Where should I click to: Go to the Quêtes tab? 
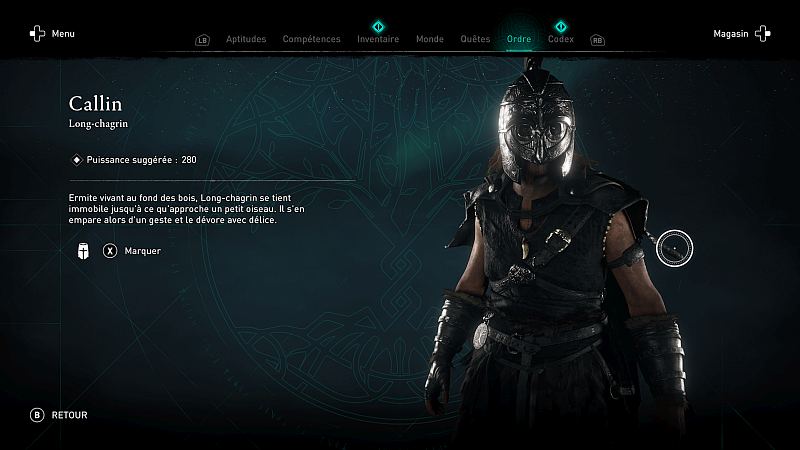pyautogui.click(x=475, y=39)
